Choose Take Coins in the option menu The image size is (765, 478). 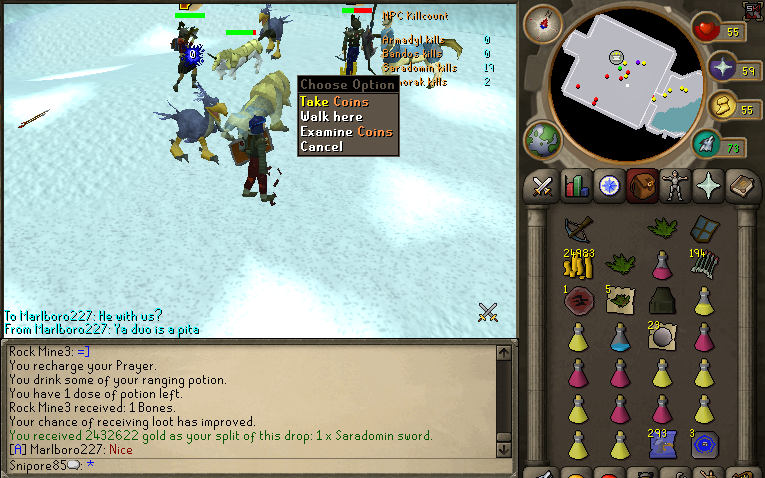click(x=334, y=102)
